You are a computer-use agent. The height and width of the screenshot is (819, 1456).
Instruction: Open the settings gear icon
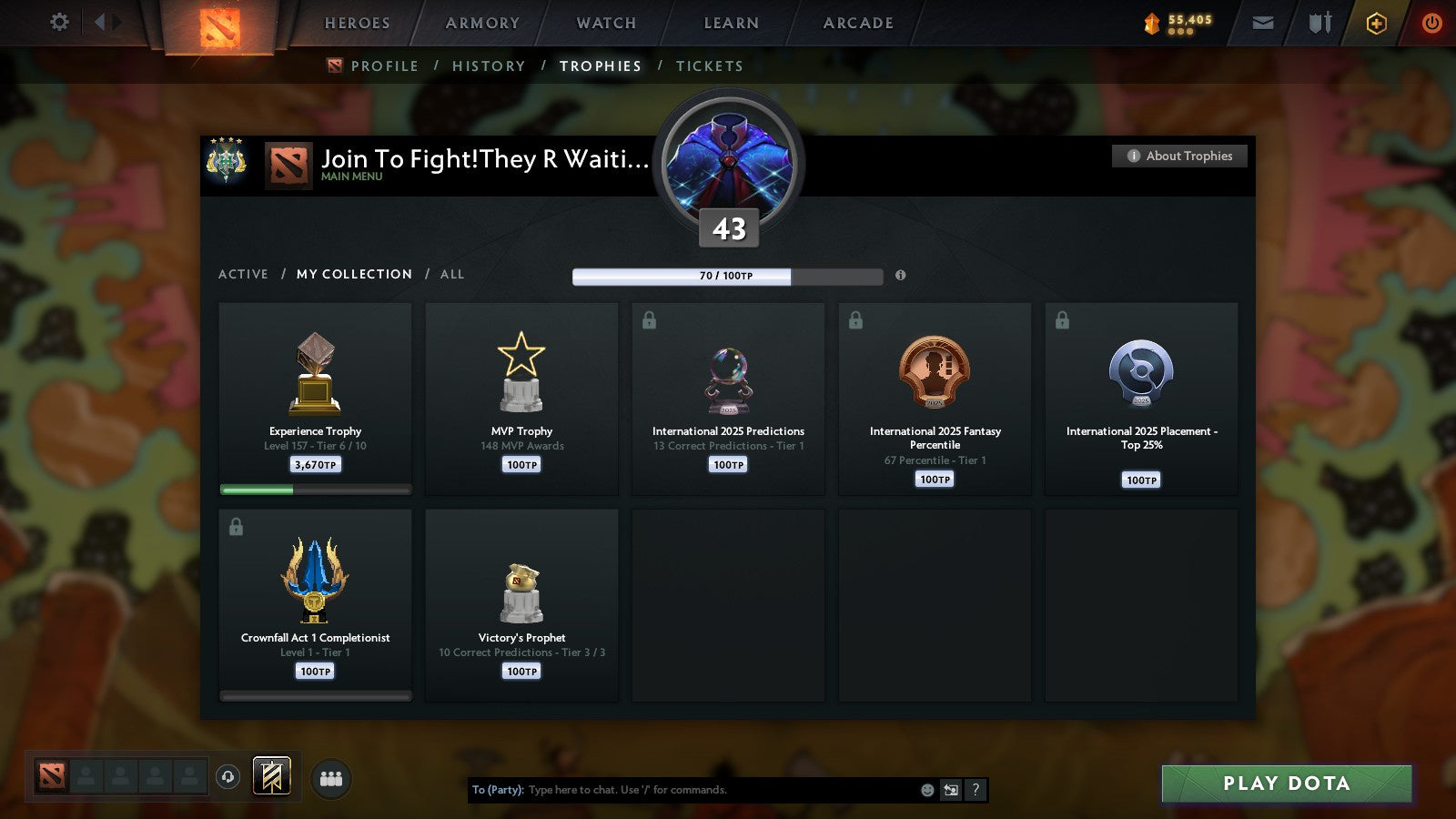[x=59, y=23]
